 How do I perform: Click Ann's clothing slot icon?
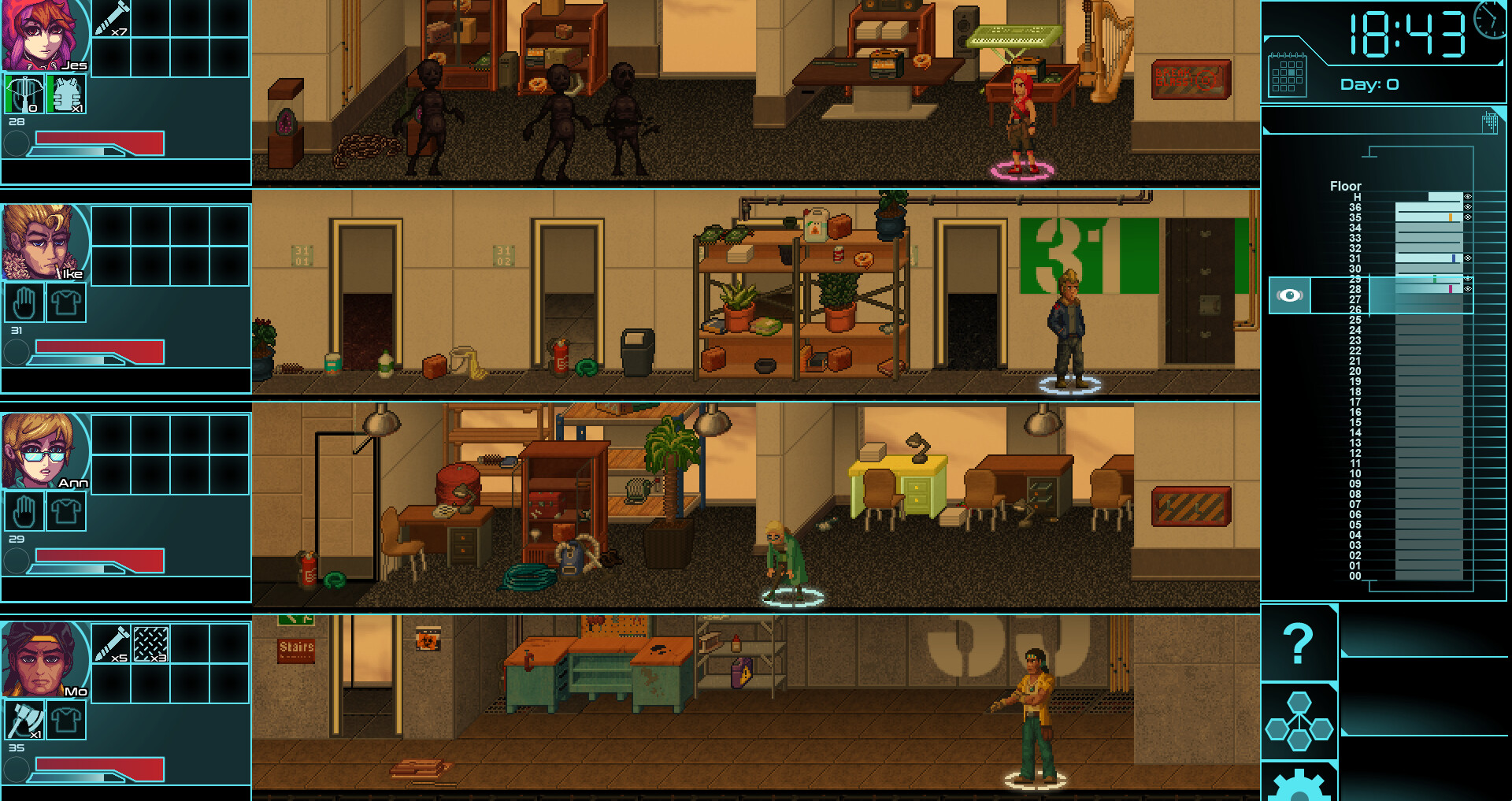pos(65,510)
